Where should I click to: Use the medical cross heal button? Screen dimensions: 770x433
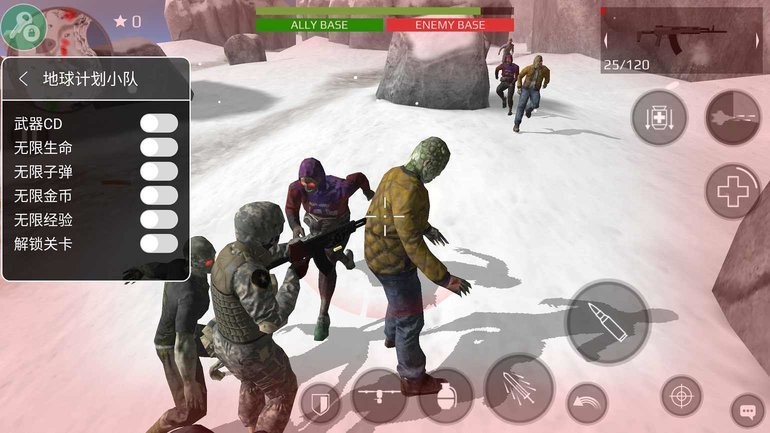pos(733,191)
